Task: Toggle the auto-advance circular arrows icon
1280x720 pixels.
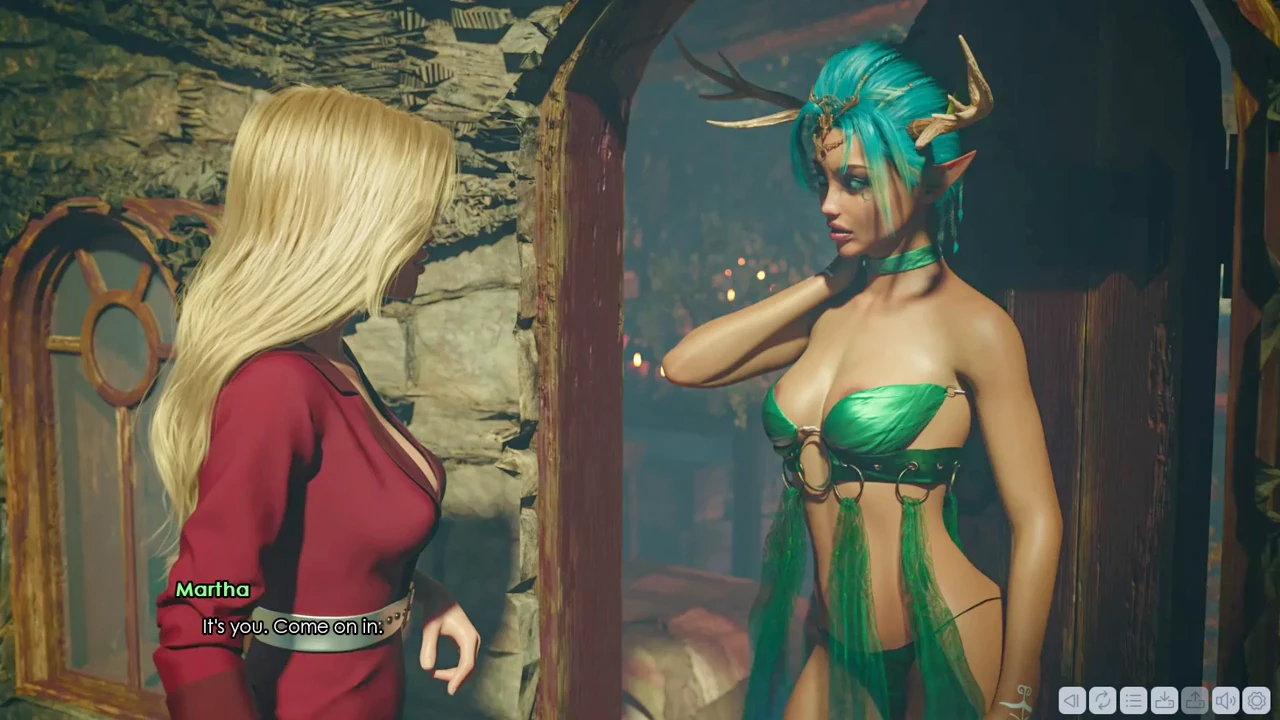Action: tap(1102, 701)
